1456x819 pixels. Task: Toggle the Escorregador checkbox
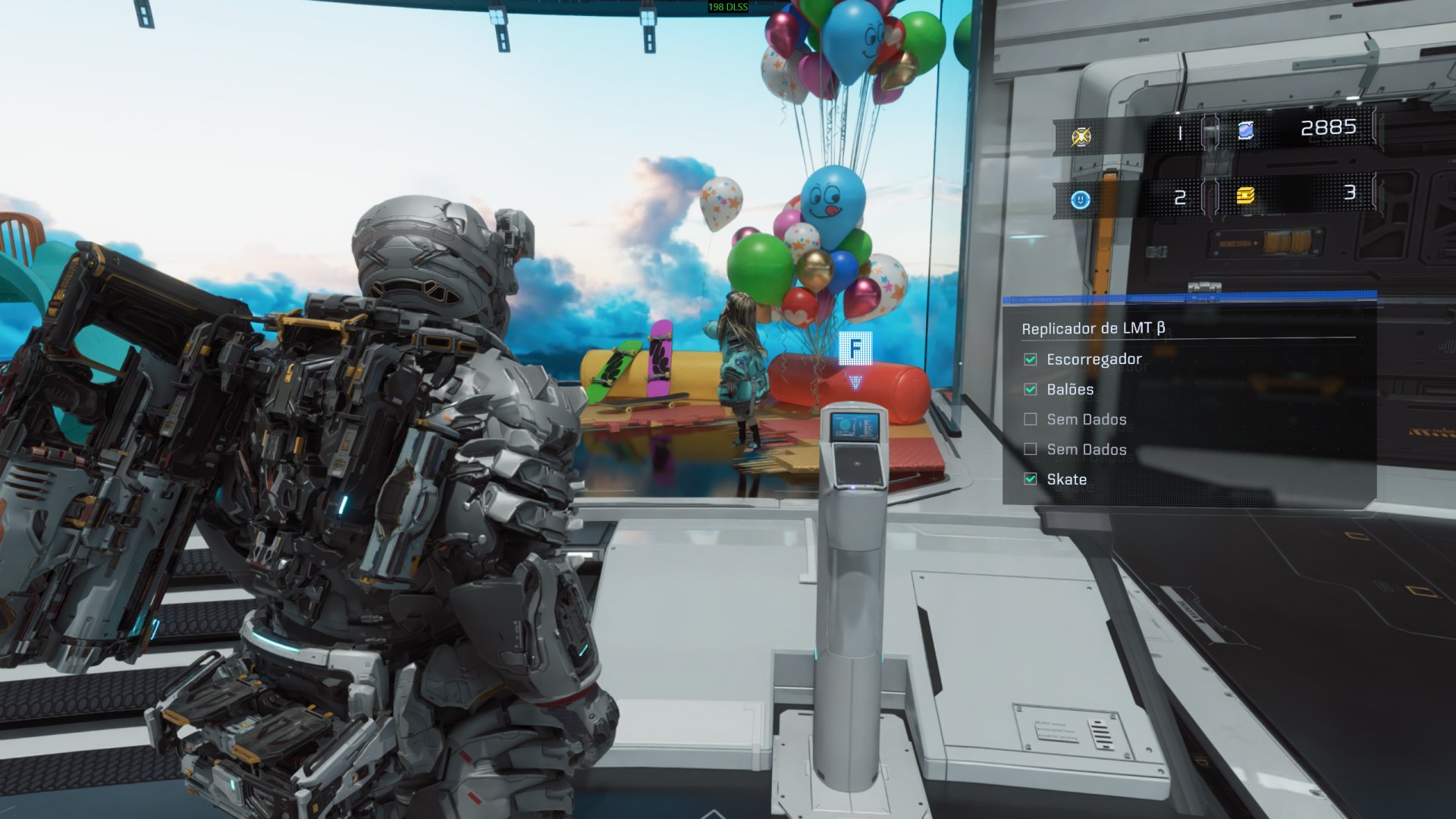1031,359
